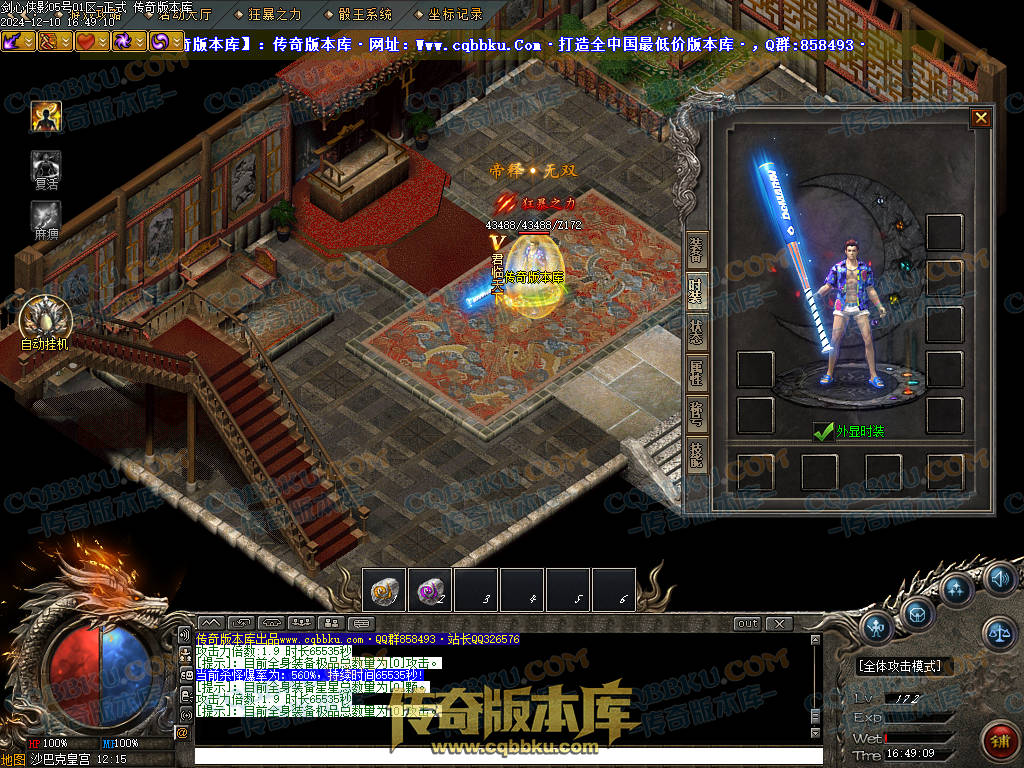The width and height of the screenshot is (1024, 768).
Task: Show the 属性 attributes tab
Action: click(x=697, y=374)
